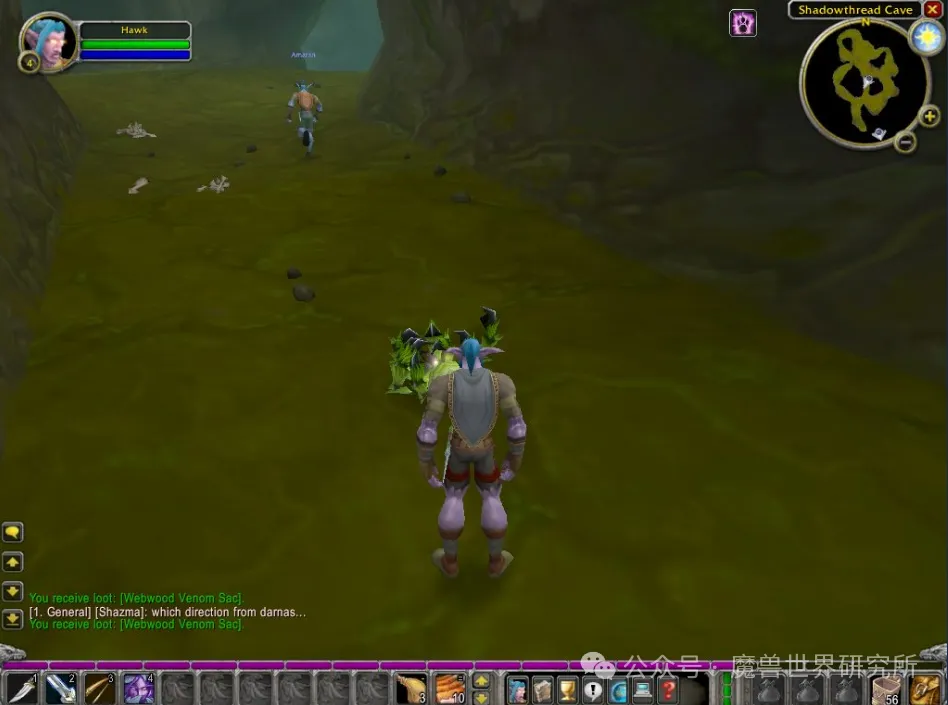Open the chat menu speech bubble button
The width and height of the screenshot is (948, 705).
12,532
